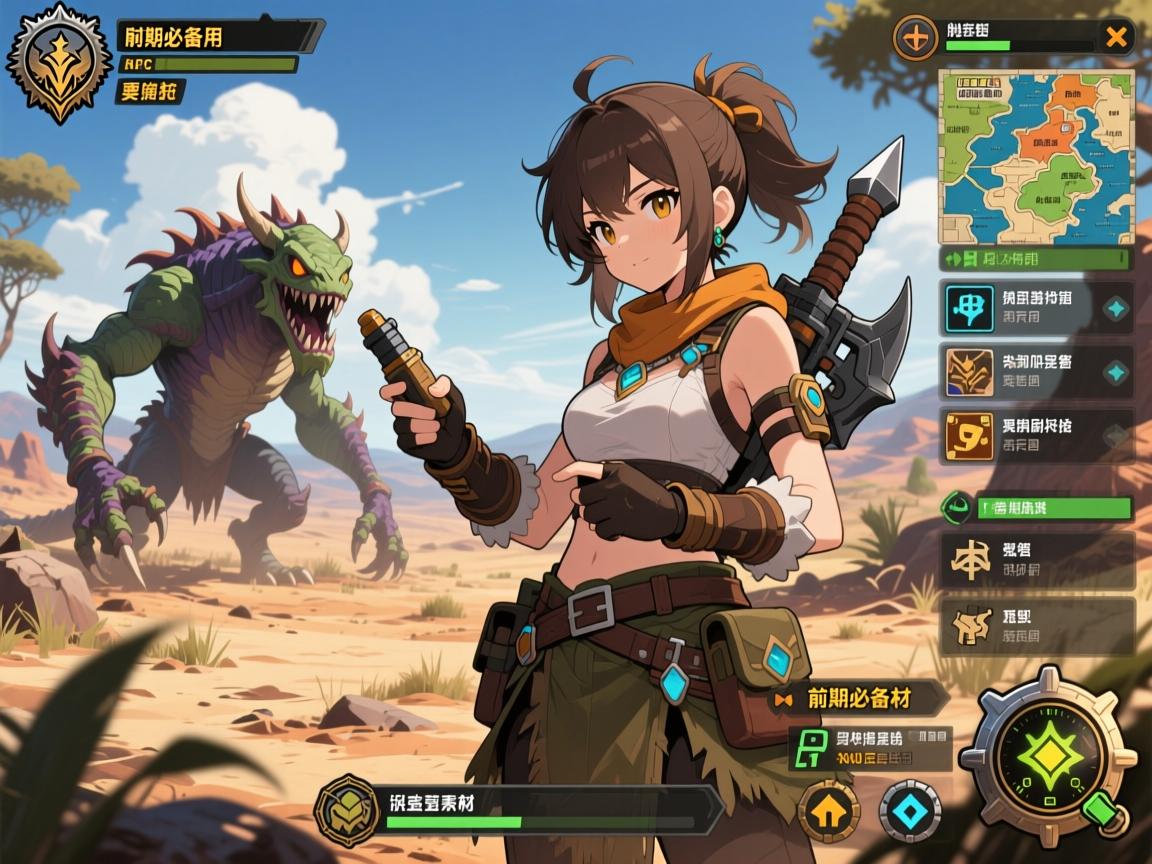1152x864 pixels.
Task: Close the panel with the orange X
Action: pos(1115,39)
